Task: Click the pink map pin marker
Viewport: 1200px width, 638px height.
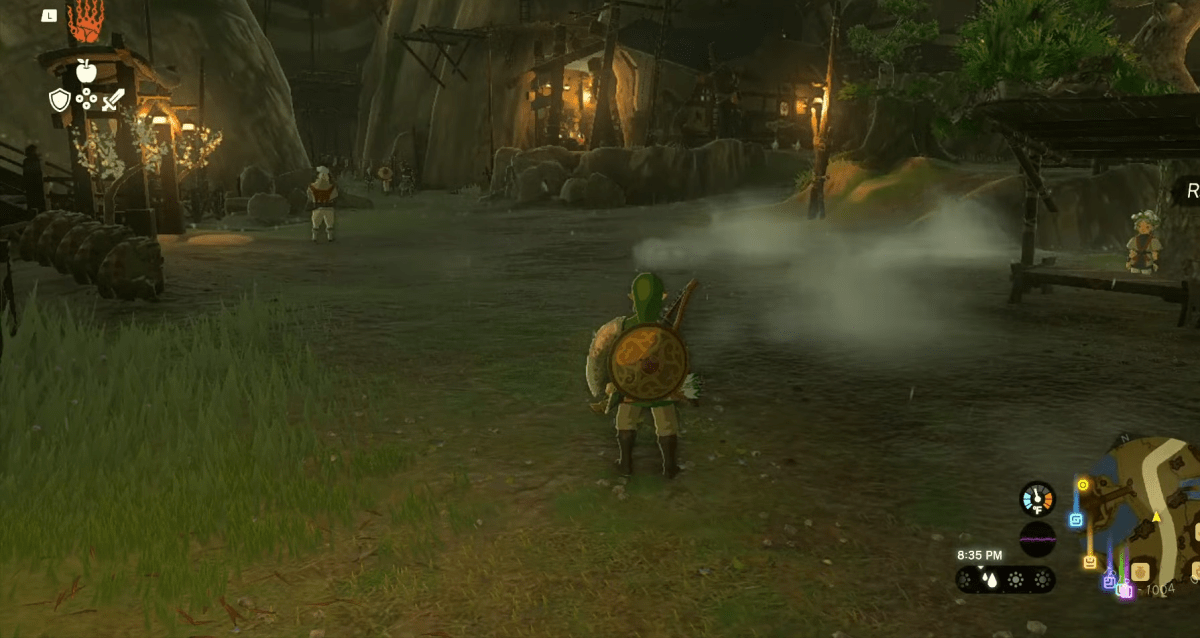Action: pyautogui.click(x=1125, y=590)
